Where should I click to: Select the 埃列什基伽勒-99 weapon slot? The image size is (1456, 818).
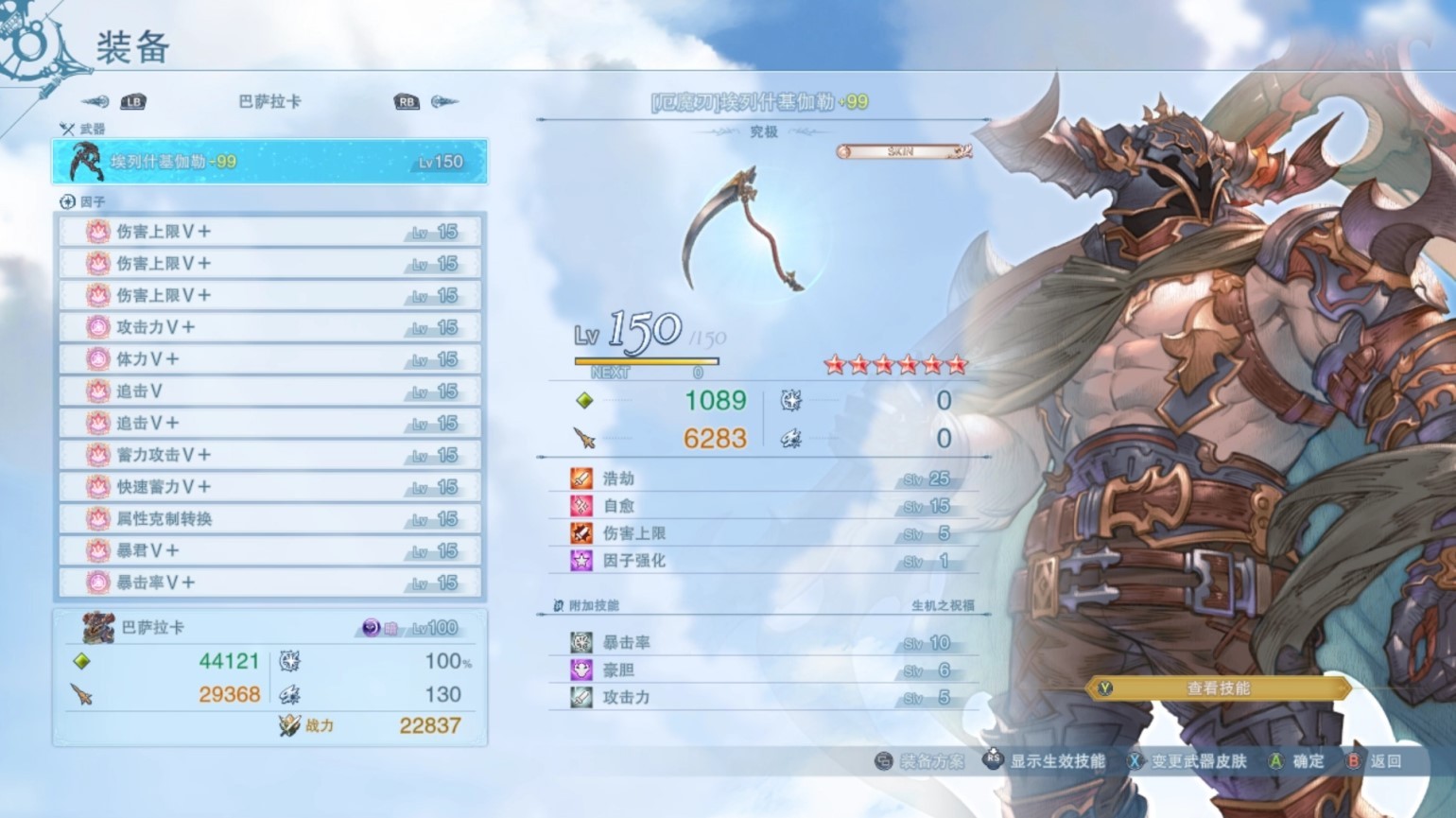tap(270, 161)
